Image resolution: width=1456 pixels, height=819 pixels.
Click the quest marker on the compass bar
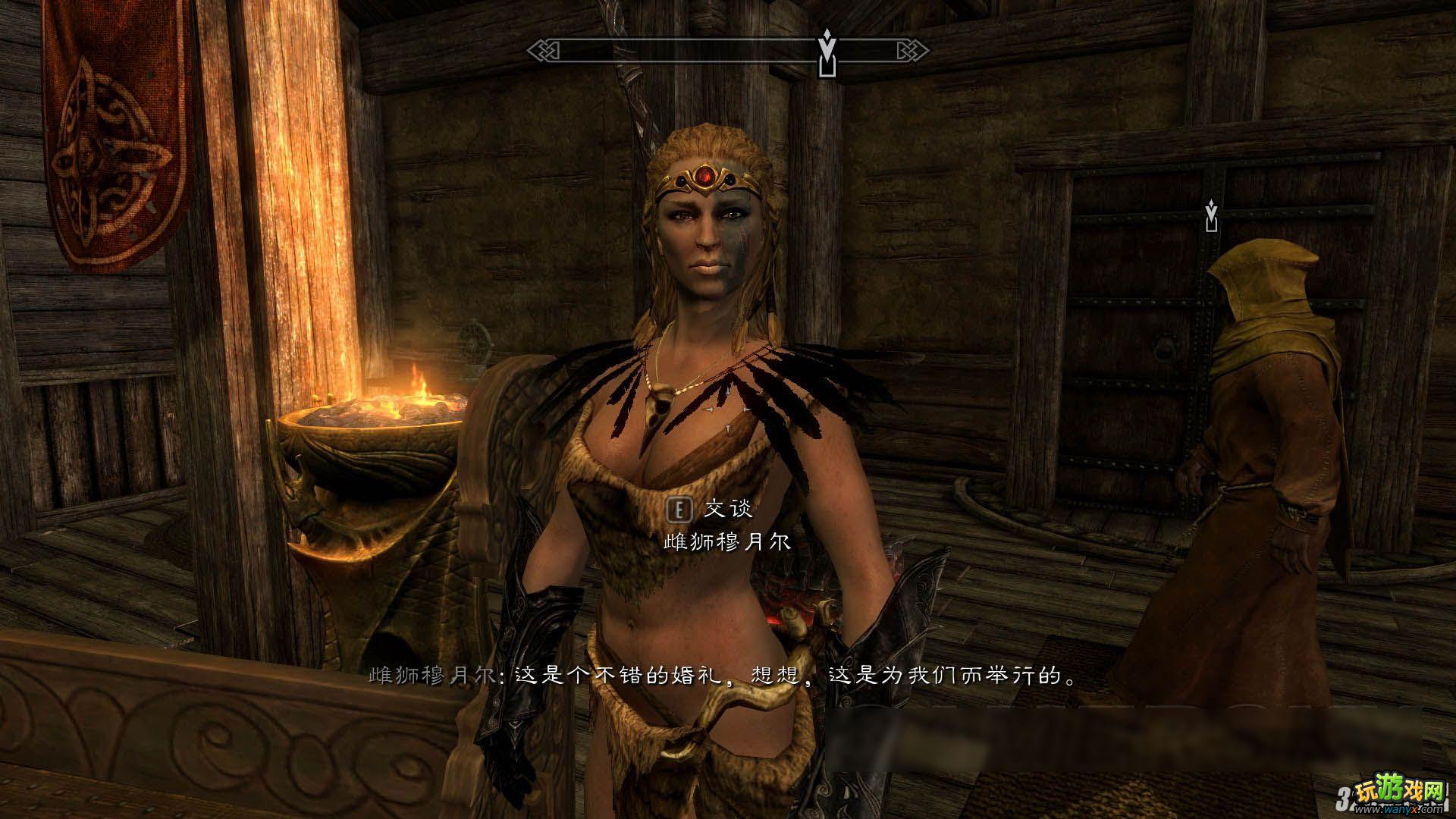(x=827, y=53)
